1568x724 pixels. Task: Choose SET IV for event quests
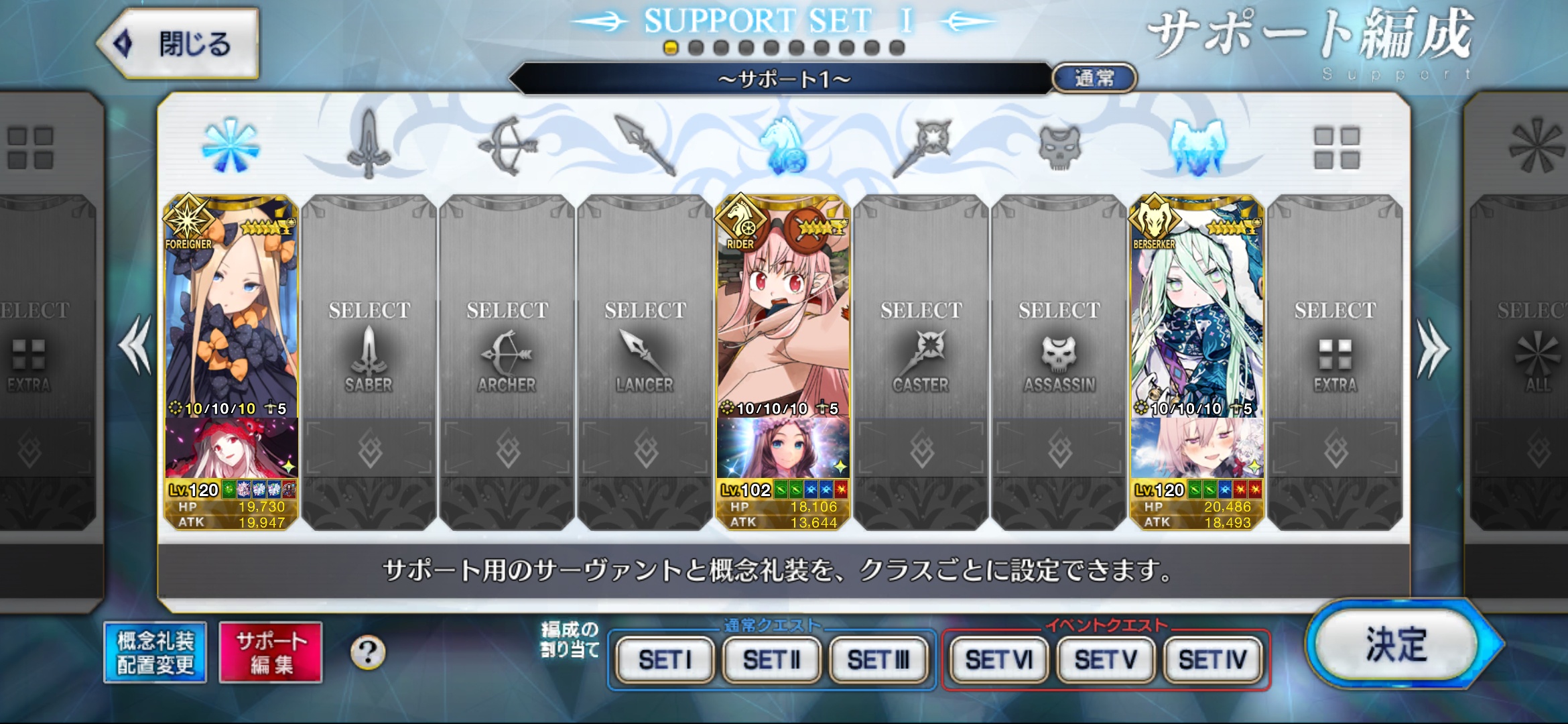1213,660
